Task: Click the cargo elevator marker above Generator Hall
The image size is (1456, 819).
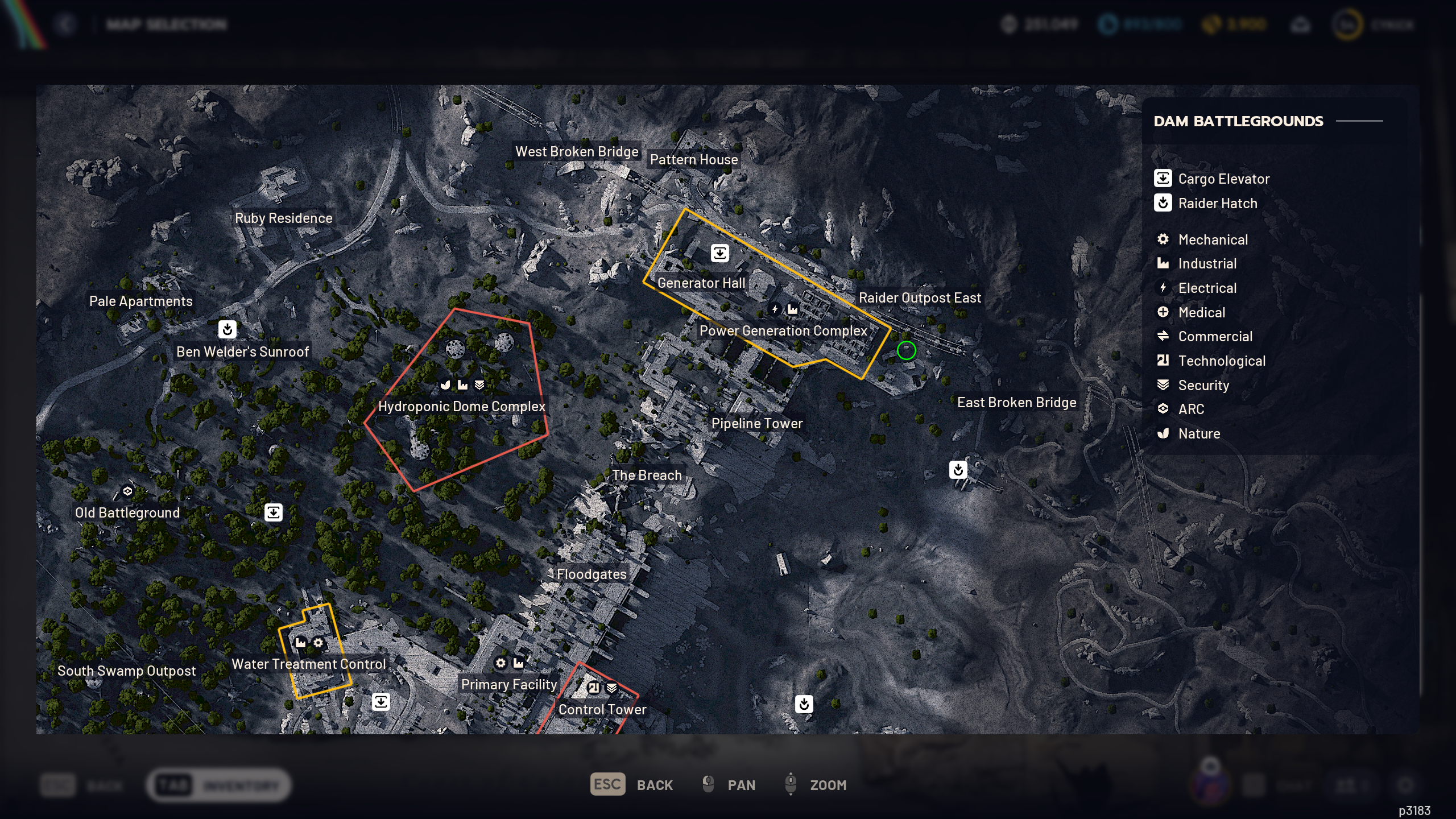Action: click(x=719, y=253)
